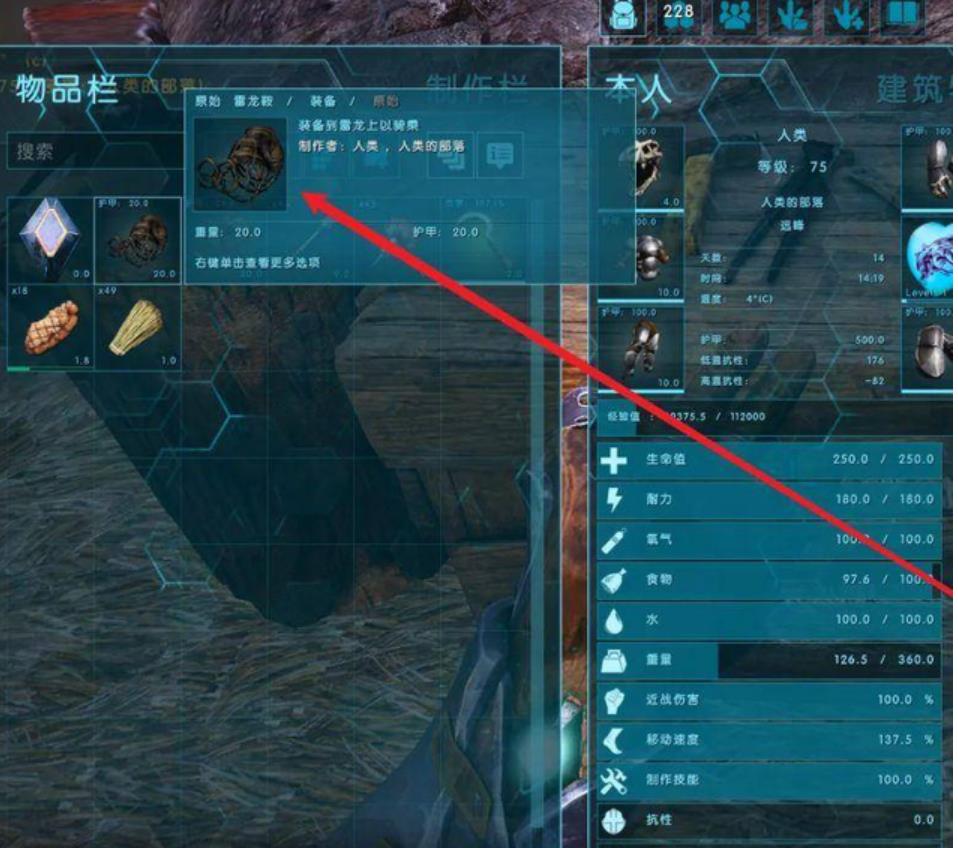Open the tribe members group icon
The height and width of the screenshot is (848, 958).
point(736,17)
